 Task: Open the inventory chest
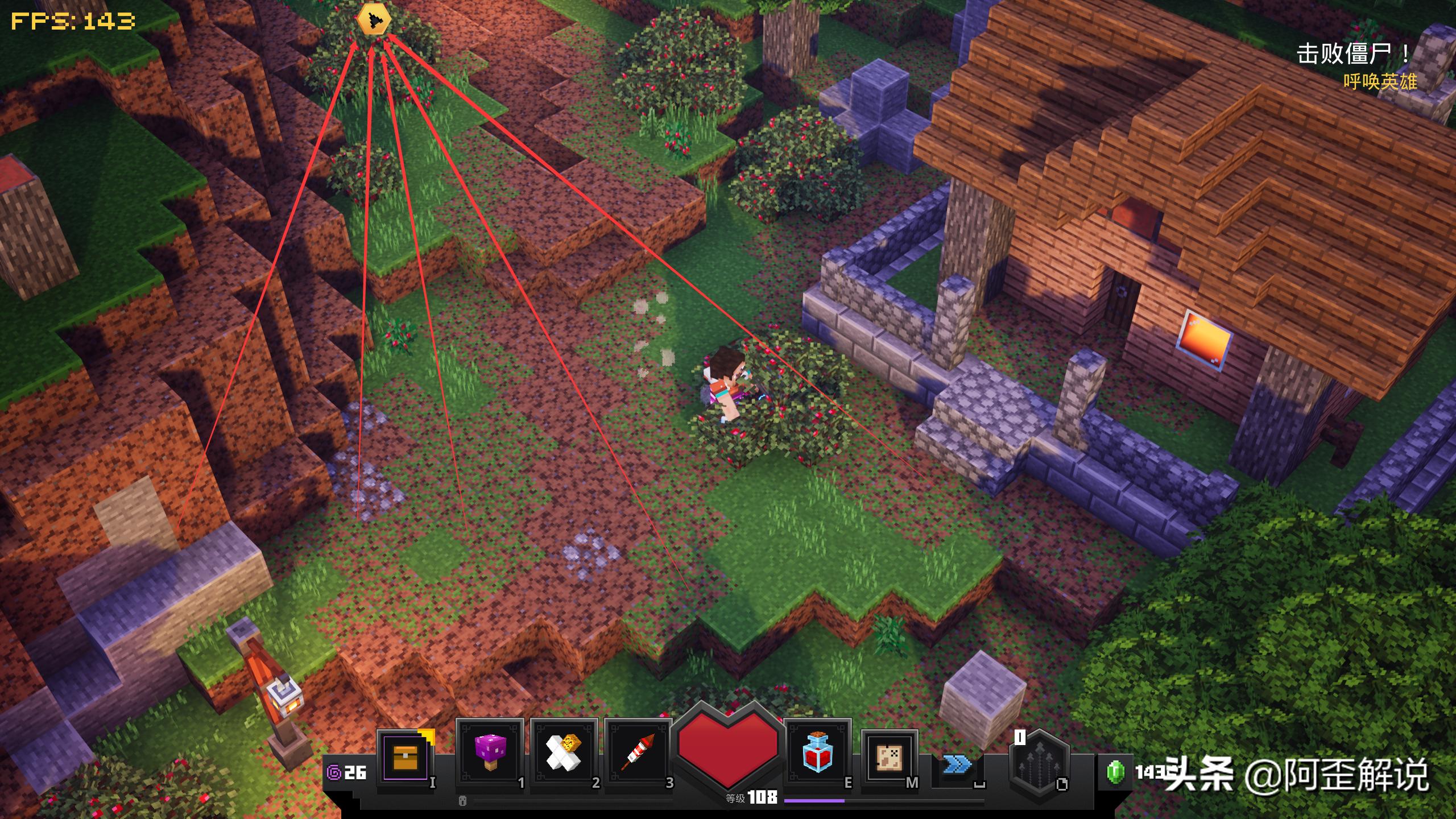pyautogui.click(x=405, y=756)
